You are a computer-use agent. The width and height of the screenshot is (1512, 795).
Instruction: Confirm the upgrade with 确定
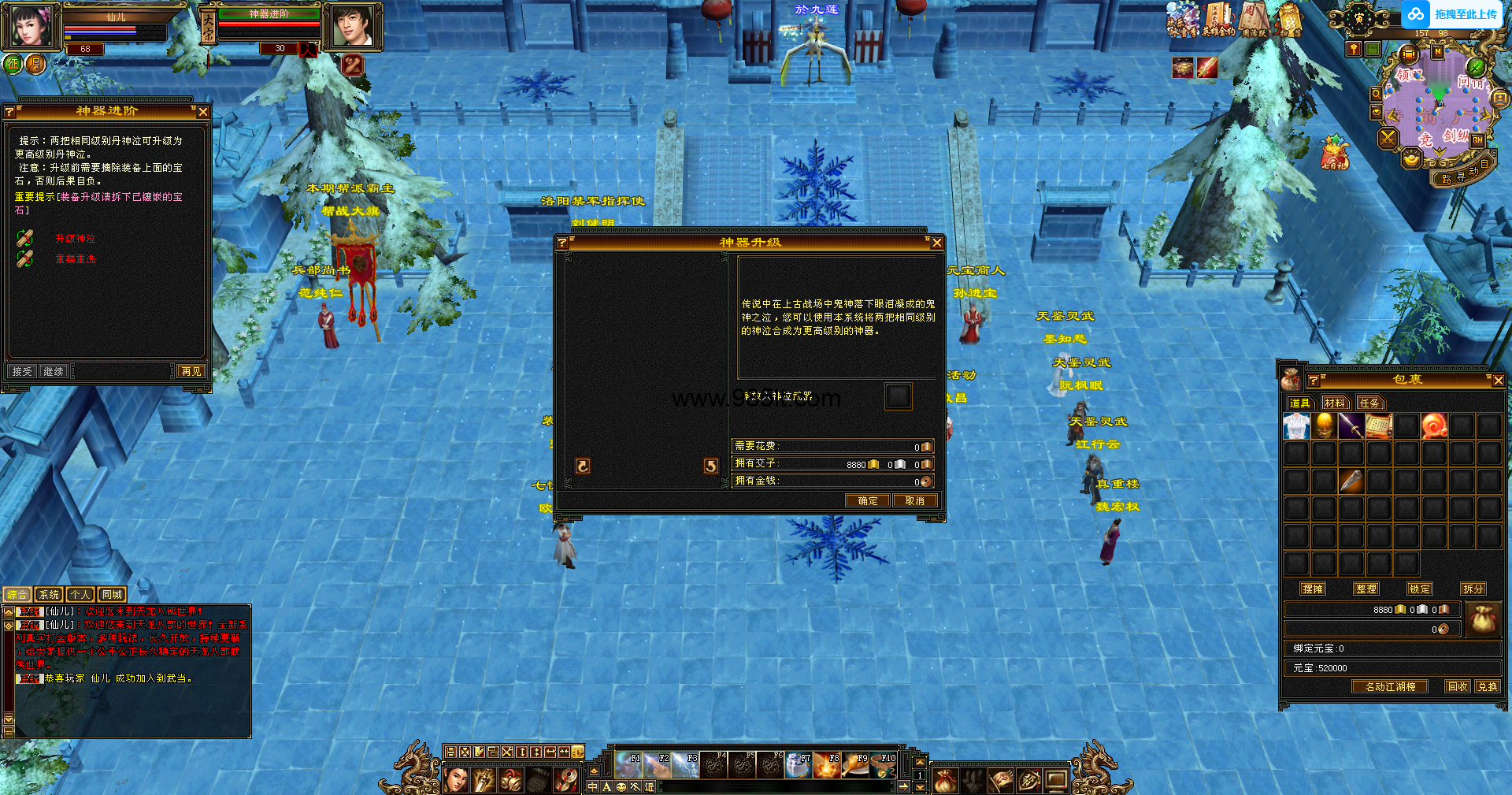(867, 500)
